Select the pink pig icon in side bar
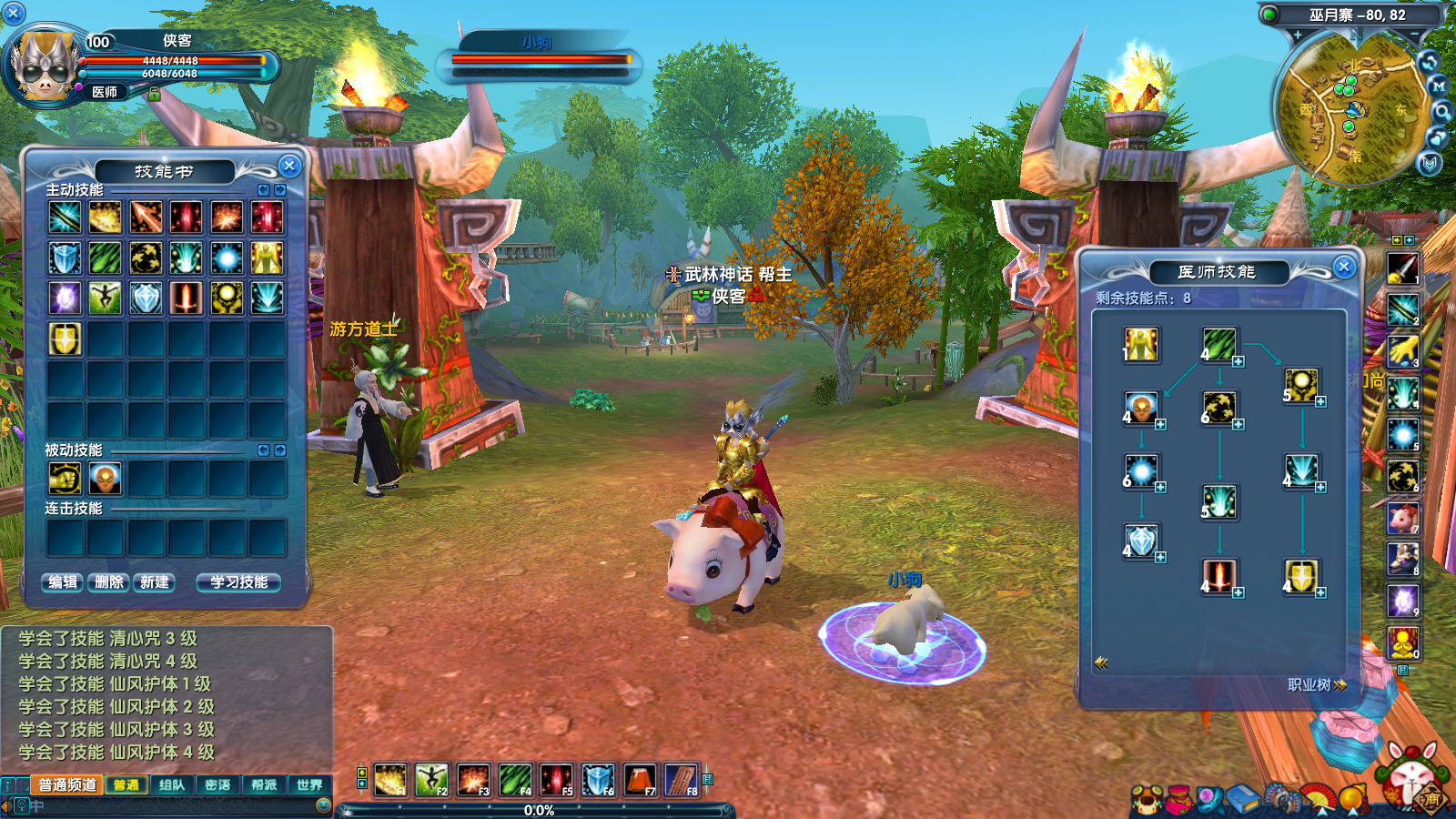This screenshot has width=1456, height=819. click(x=1402, y=519)
